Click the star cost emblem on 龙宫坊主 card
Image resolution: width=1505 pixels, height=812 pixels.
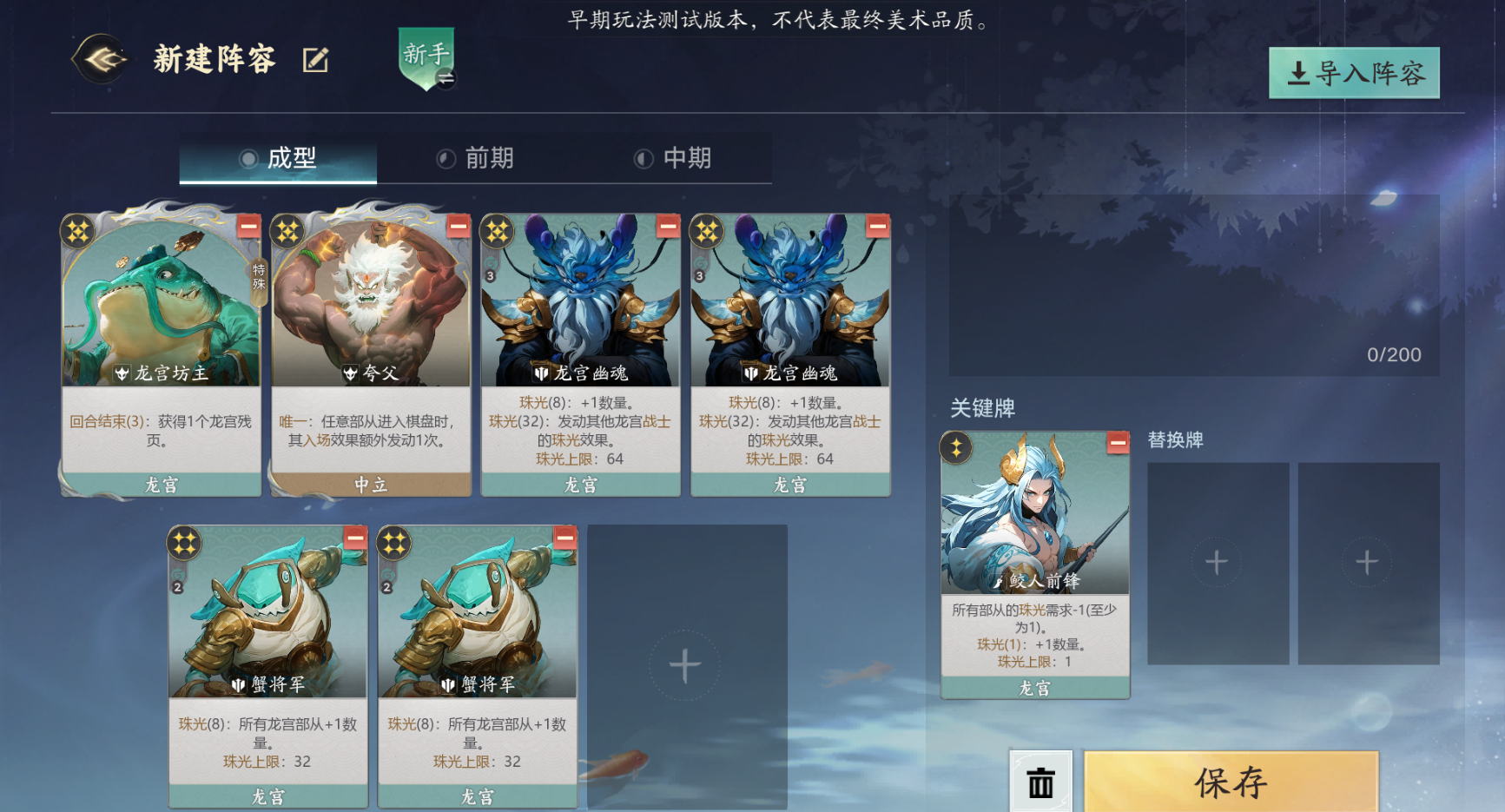(78, 230)
